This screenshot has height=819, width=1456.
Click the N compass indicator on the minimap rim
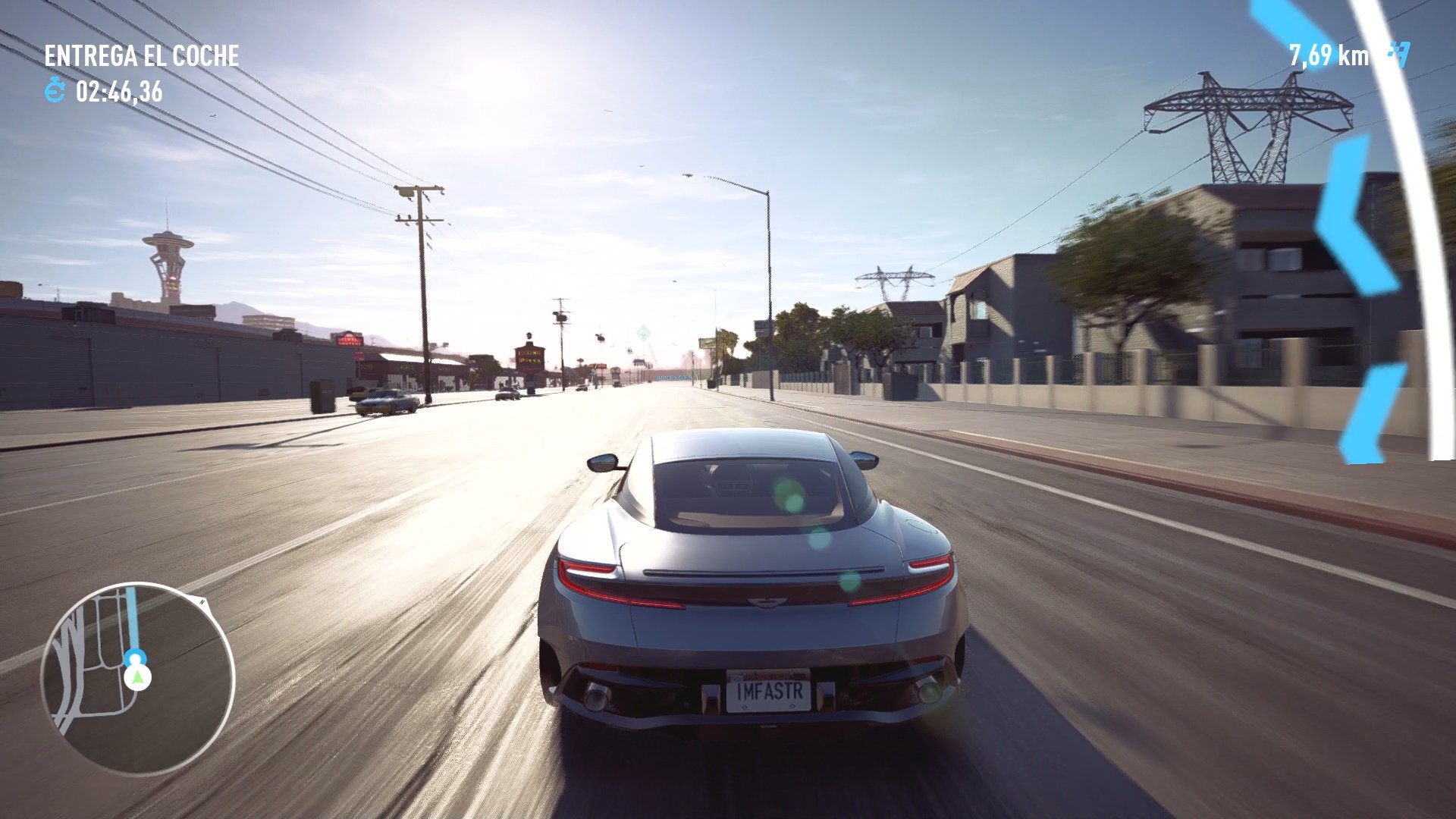tap(202, 602)
